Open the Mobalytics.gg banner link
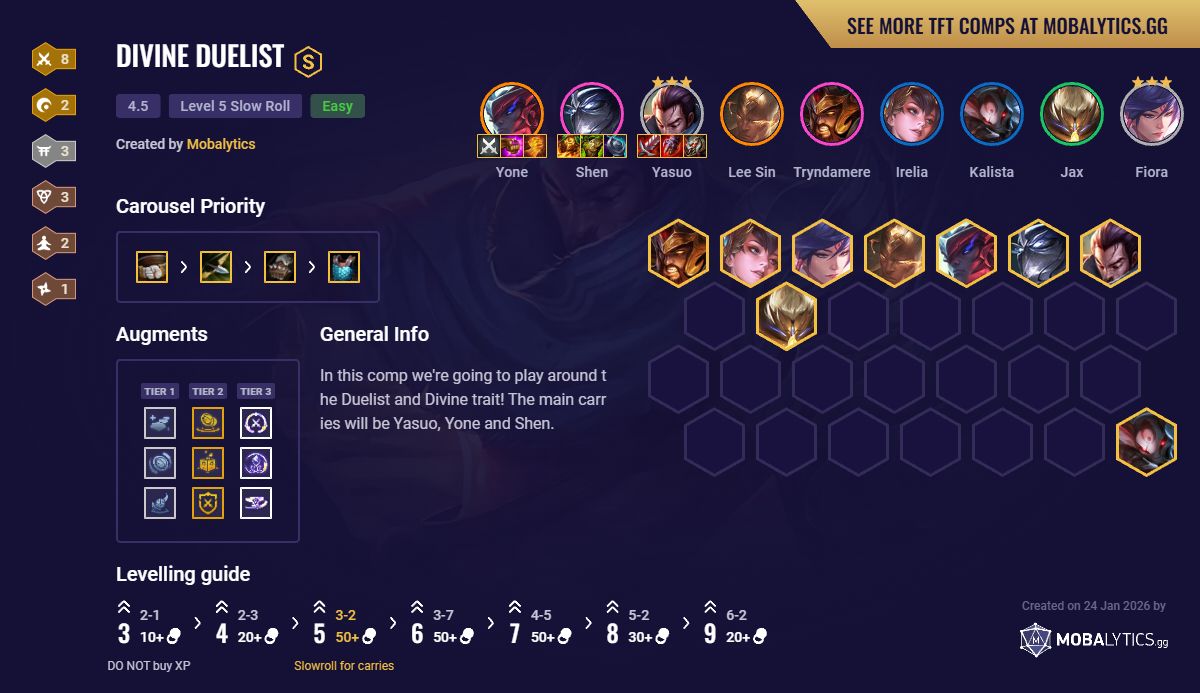The height and width of the screenshot is (693, 1200). pyautogui.click(x=1006, y=26)
